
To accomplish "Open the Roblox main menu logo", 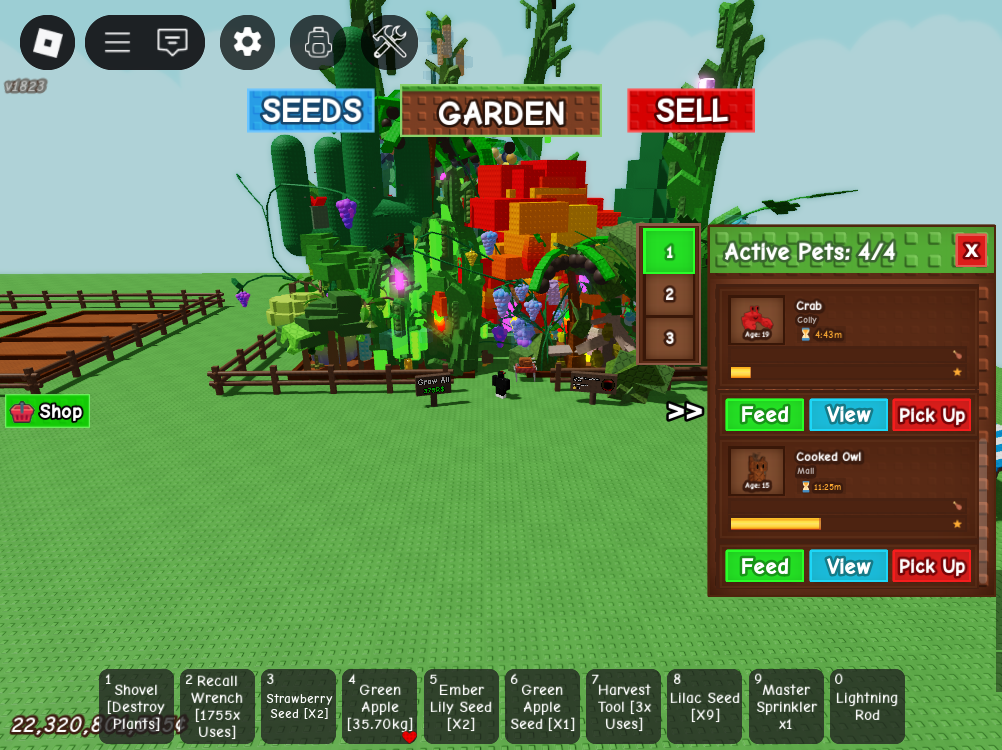I will pyautogui.click(x=47, y=42).
